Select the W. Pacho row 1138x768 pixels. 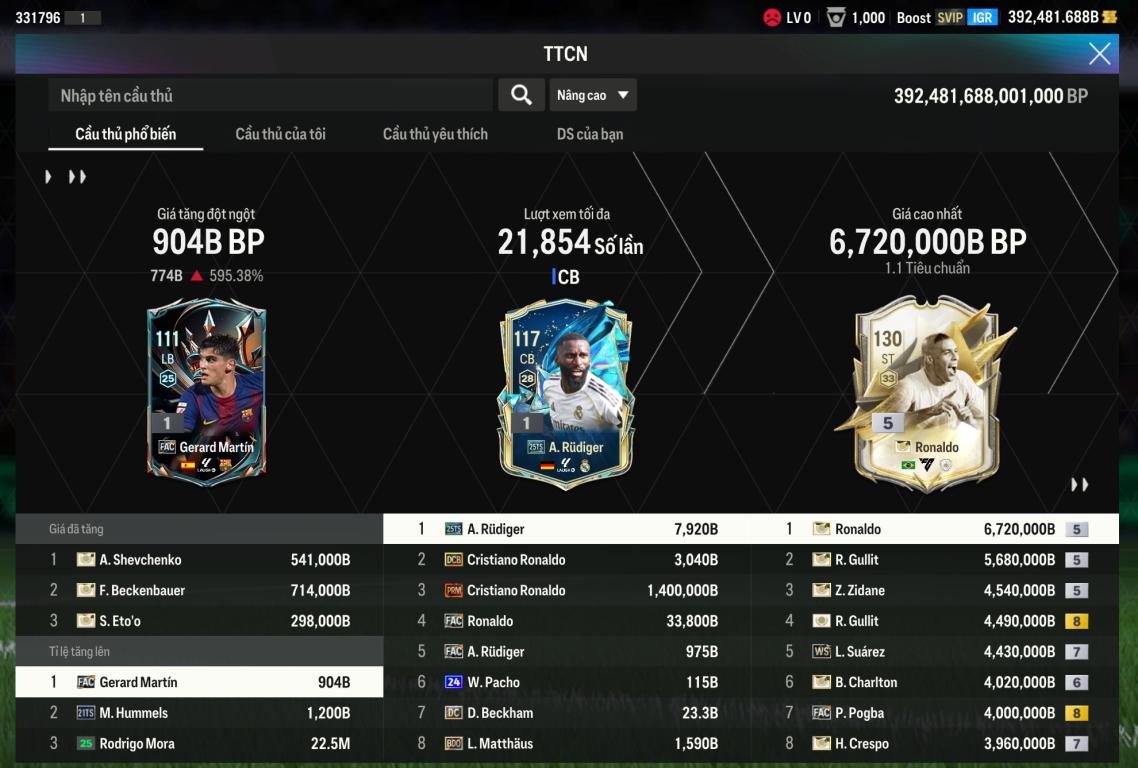[x=567, y=683]
